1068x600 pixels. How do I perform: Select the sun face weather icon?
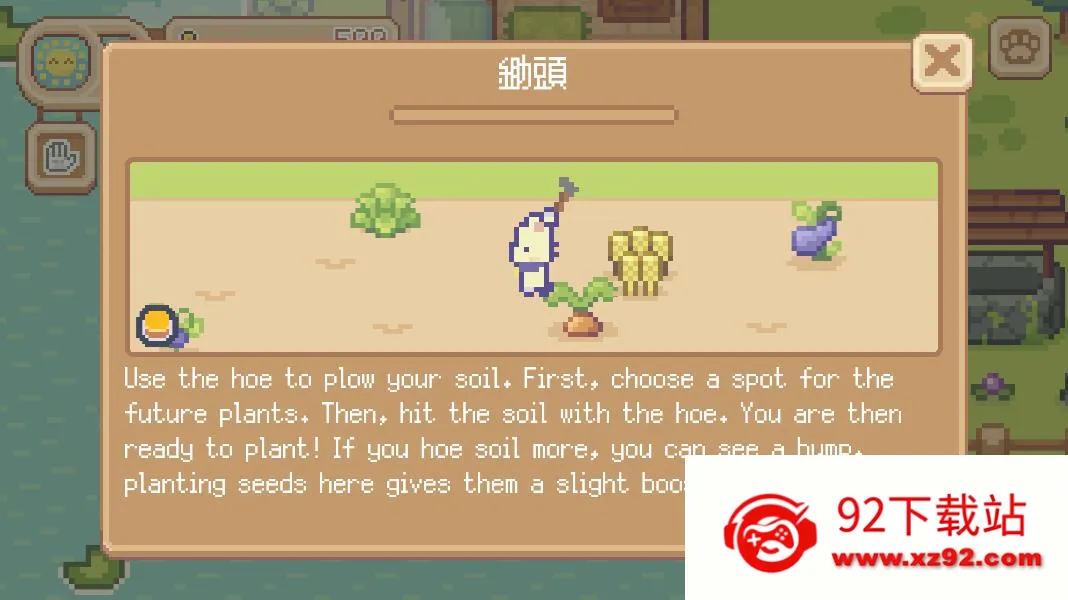(x=60, y=62)
